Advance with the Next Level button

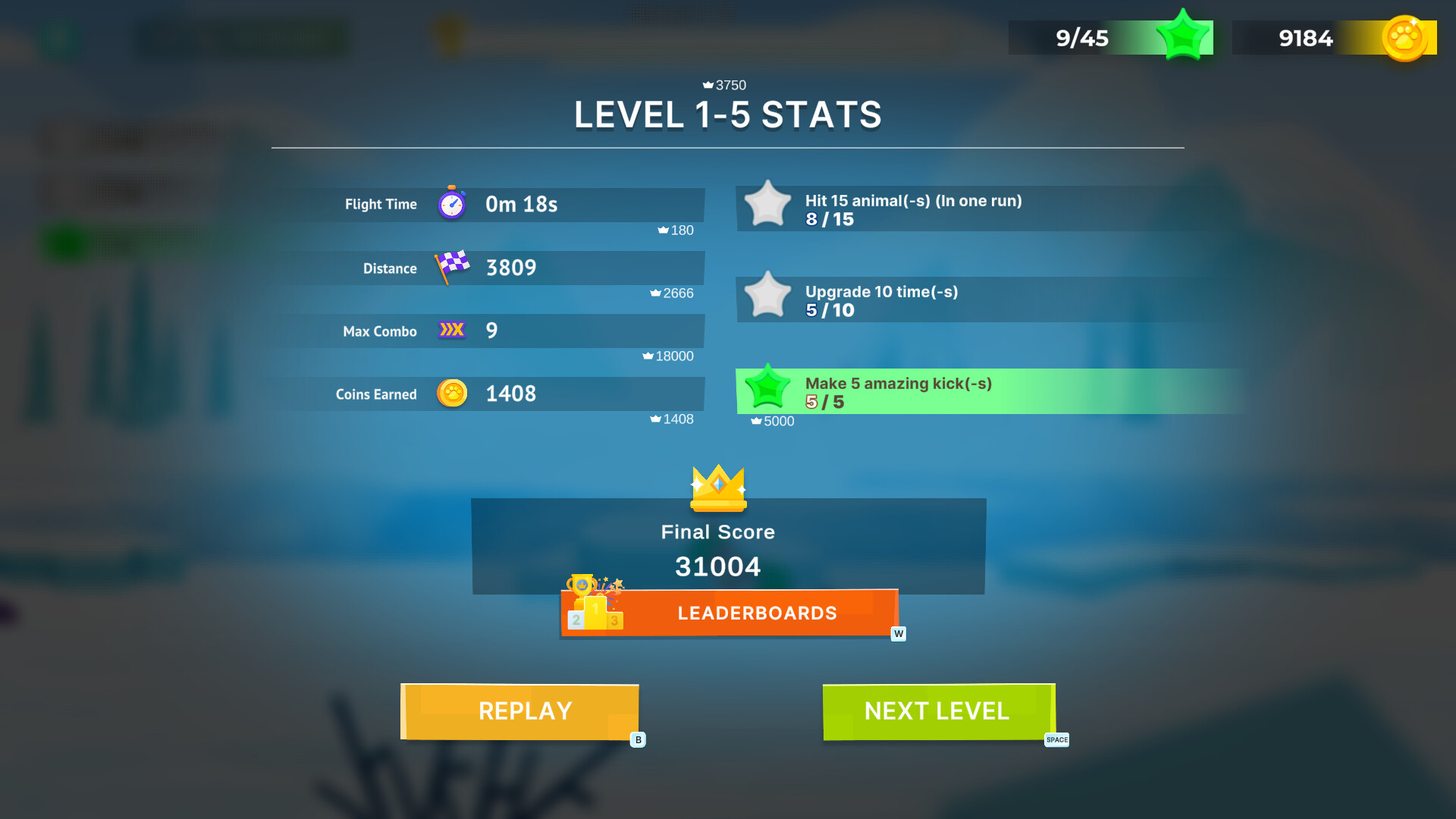click(938, 711)
